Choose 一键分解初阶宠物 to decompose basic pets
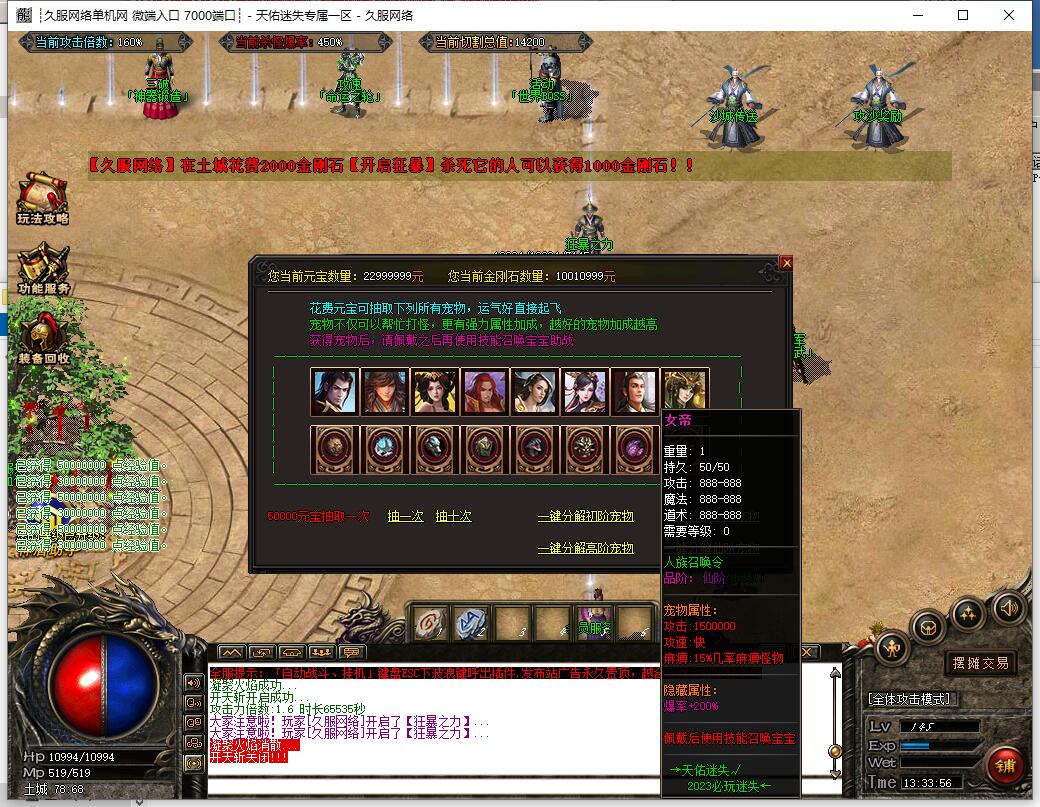The height and width of the screenshot is (807, 1040). pyautogui.click(x=585, y=516)
